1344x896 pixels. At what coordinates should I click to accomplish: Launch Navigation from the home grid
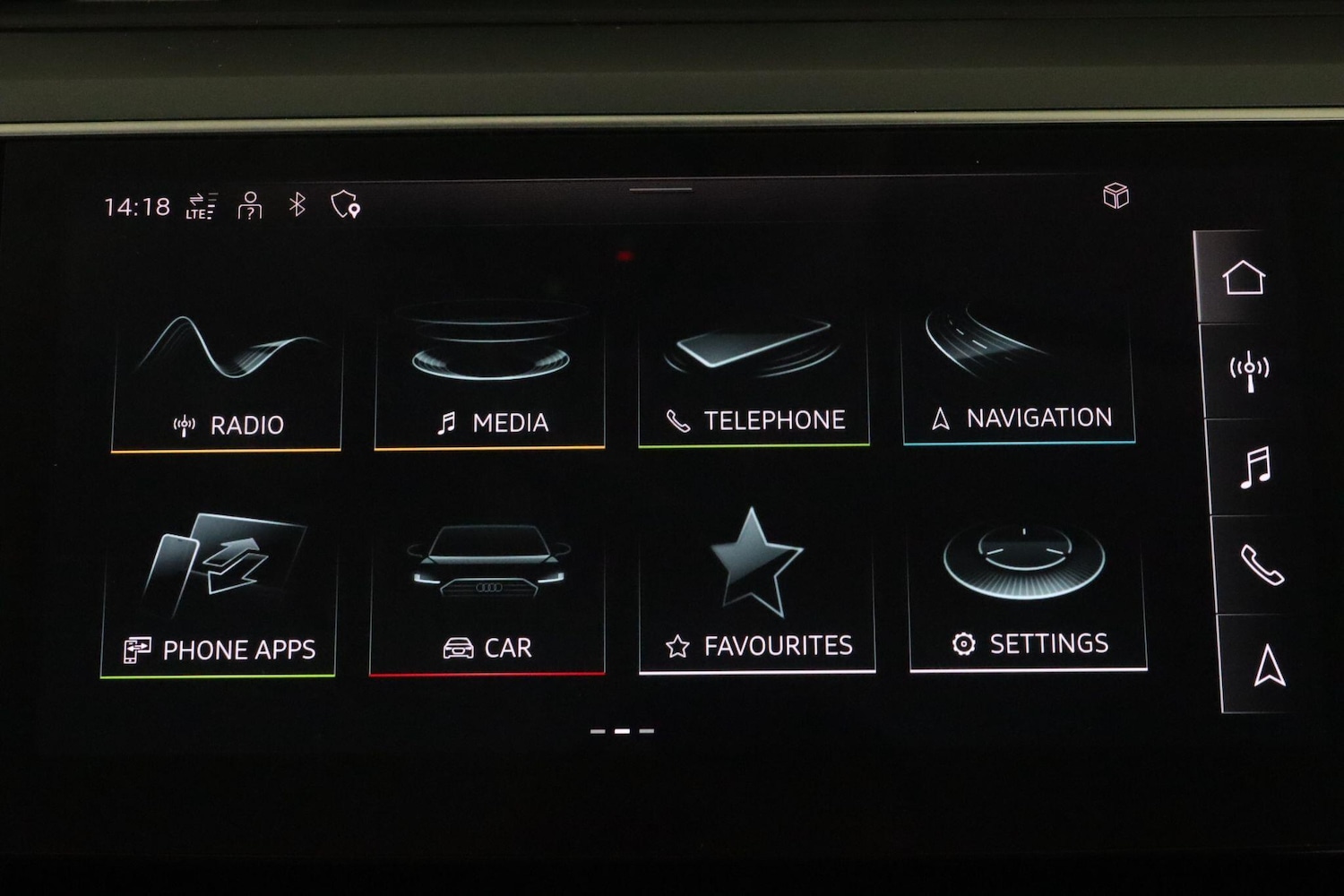tap(1021, 376)
